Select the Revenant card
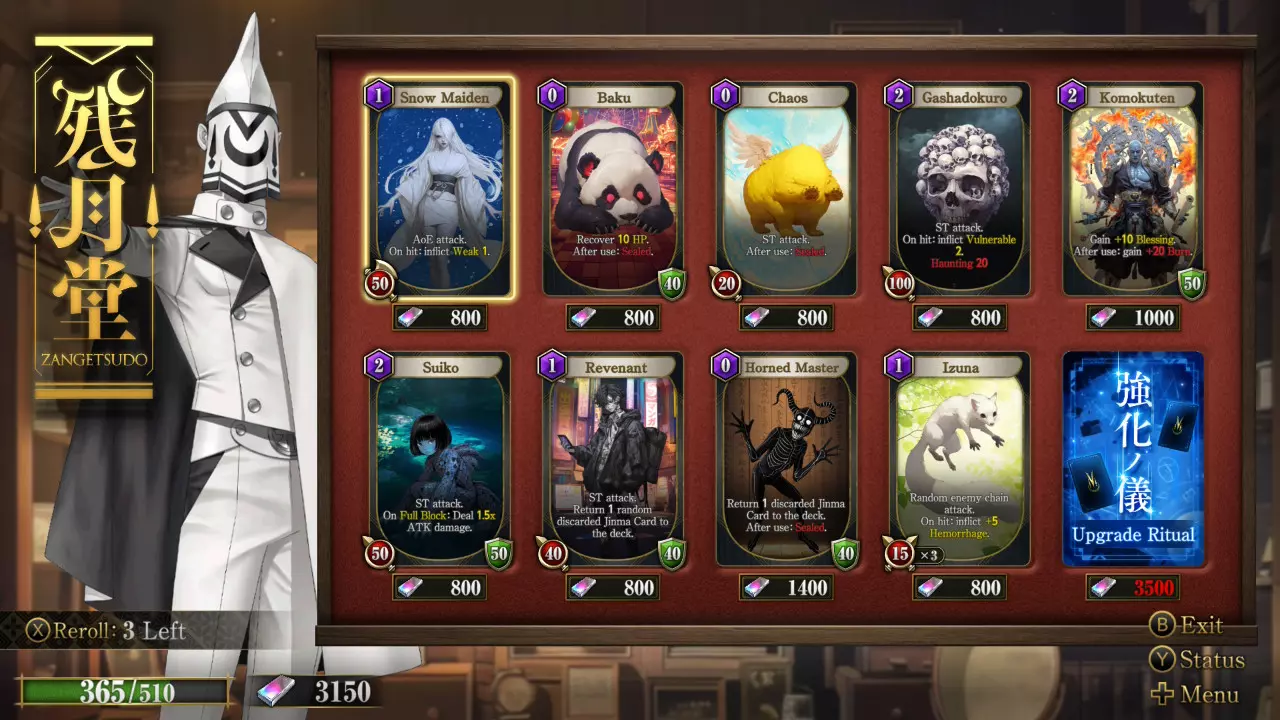The image size is (1280, 720). click(x=614, y=460)
